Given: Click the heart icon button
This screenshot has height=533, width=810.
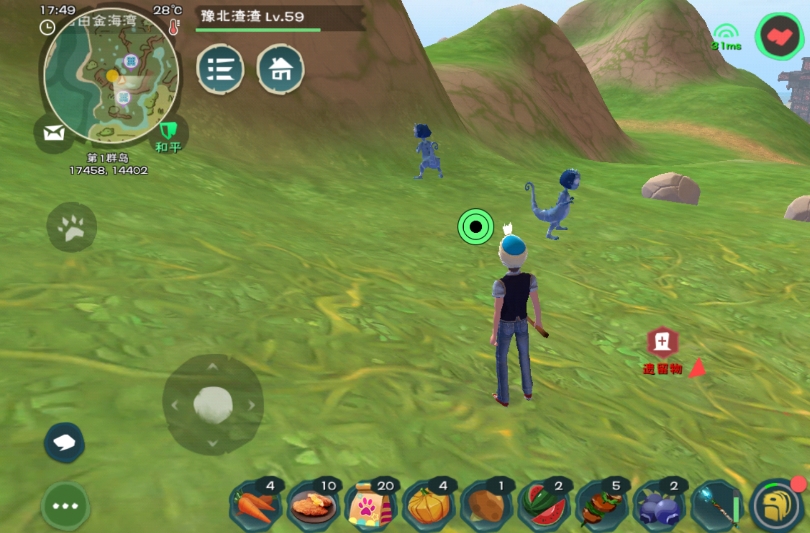Looking at the screenshot, I should click(778, 37).
